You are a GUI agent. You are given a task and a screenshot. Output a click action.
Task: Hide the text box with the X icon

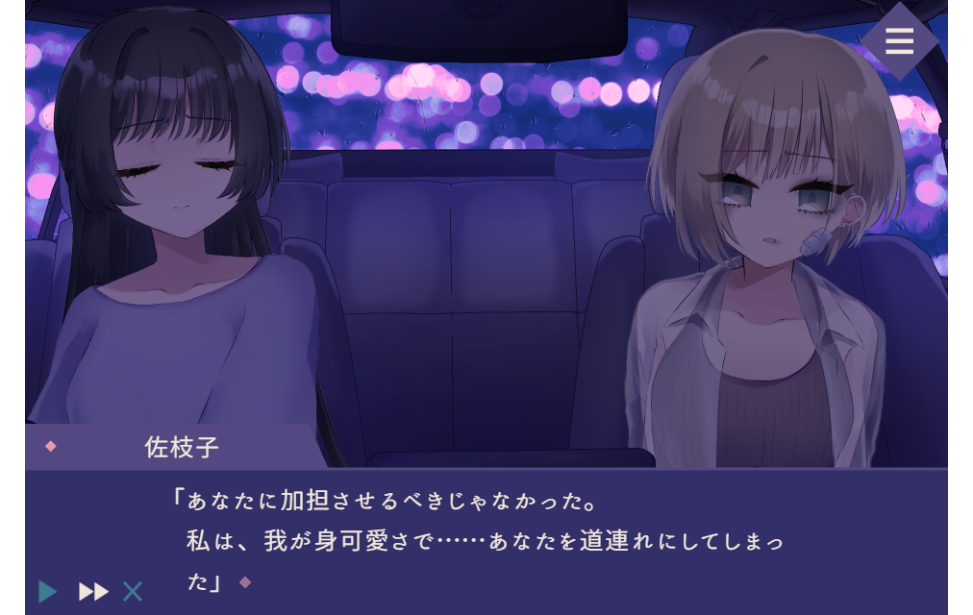point(133,591)
